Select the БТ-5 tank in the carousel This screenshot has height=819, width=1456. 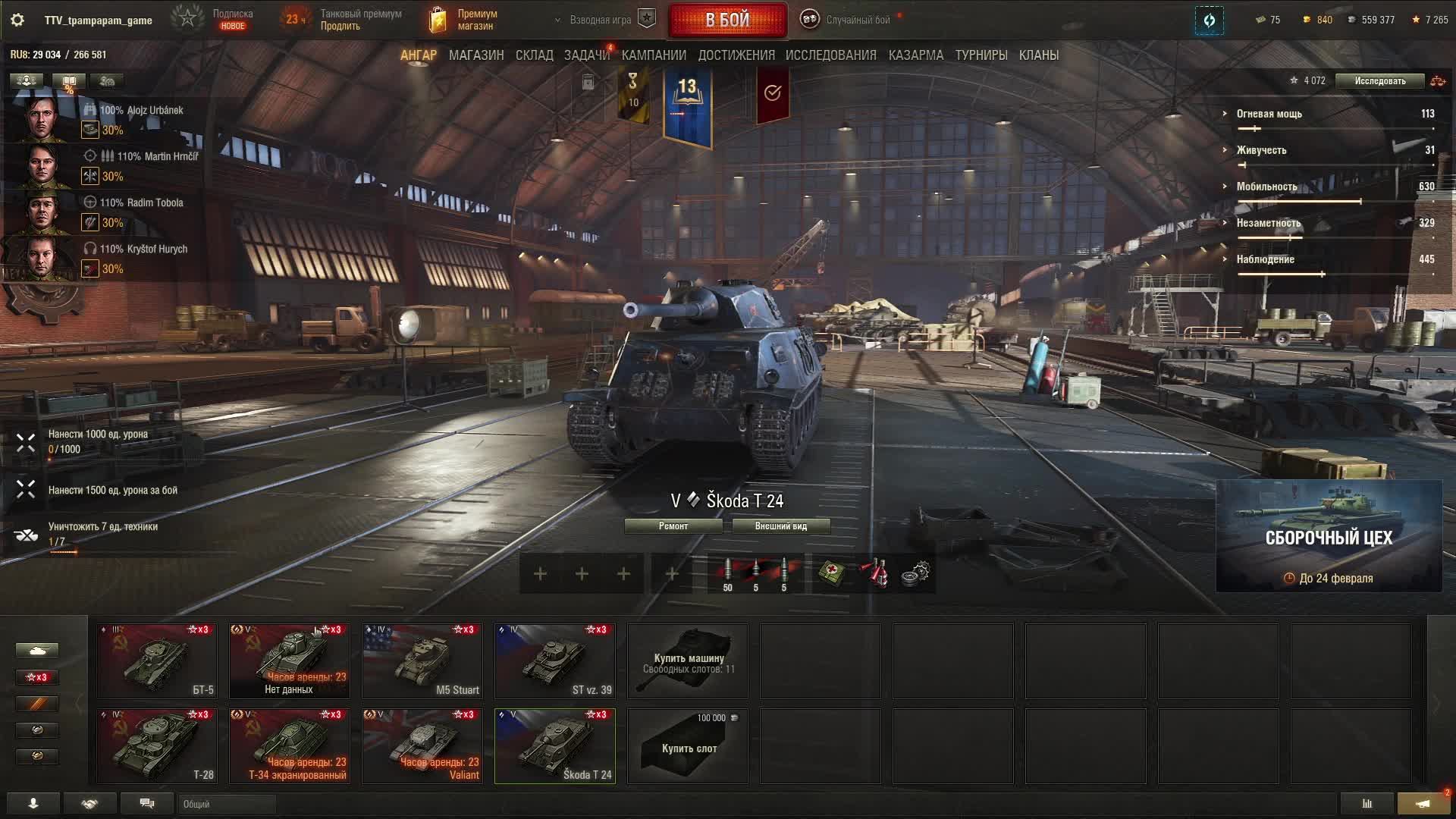157,661
